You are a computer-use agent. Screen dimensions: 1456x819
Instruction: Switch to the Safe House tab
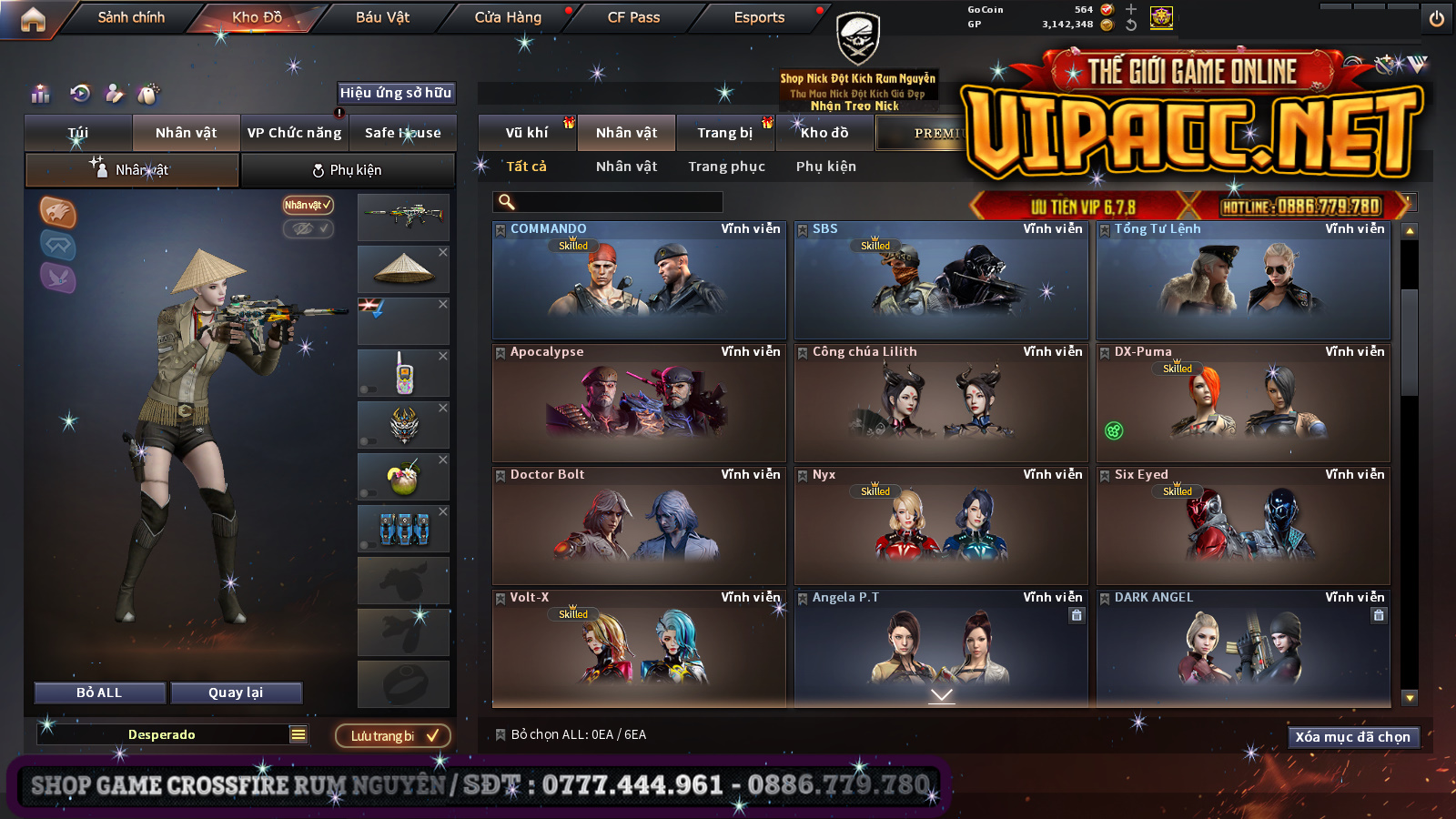coord(402,133)
